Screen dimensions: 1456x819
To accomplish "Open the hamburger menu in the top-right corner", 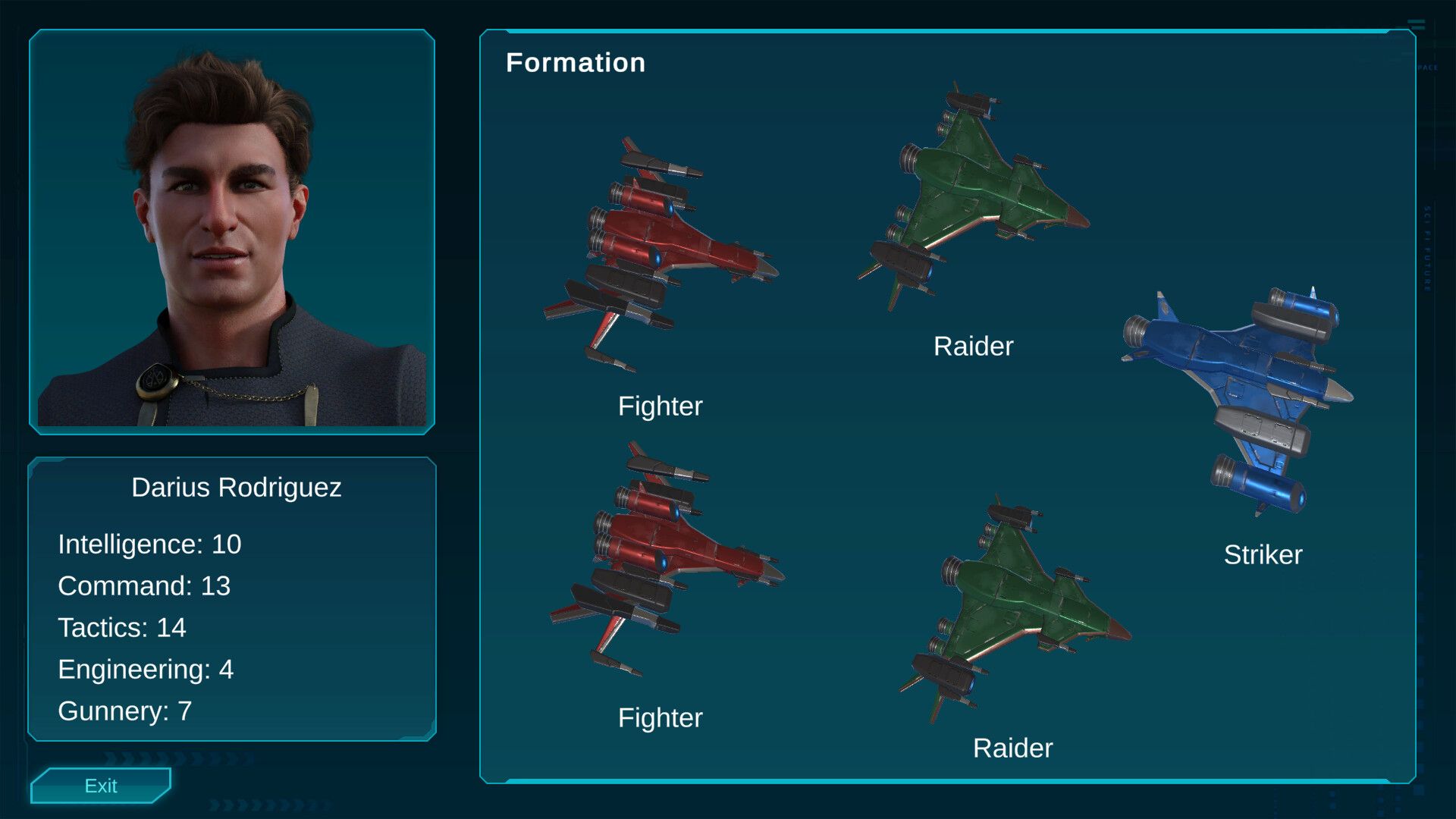I will [1417, 24].
